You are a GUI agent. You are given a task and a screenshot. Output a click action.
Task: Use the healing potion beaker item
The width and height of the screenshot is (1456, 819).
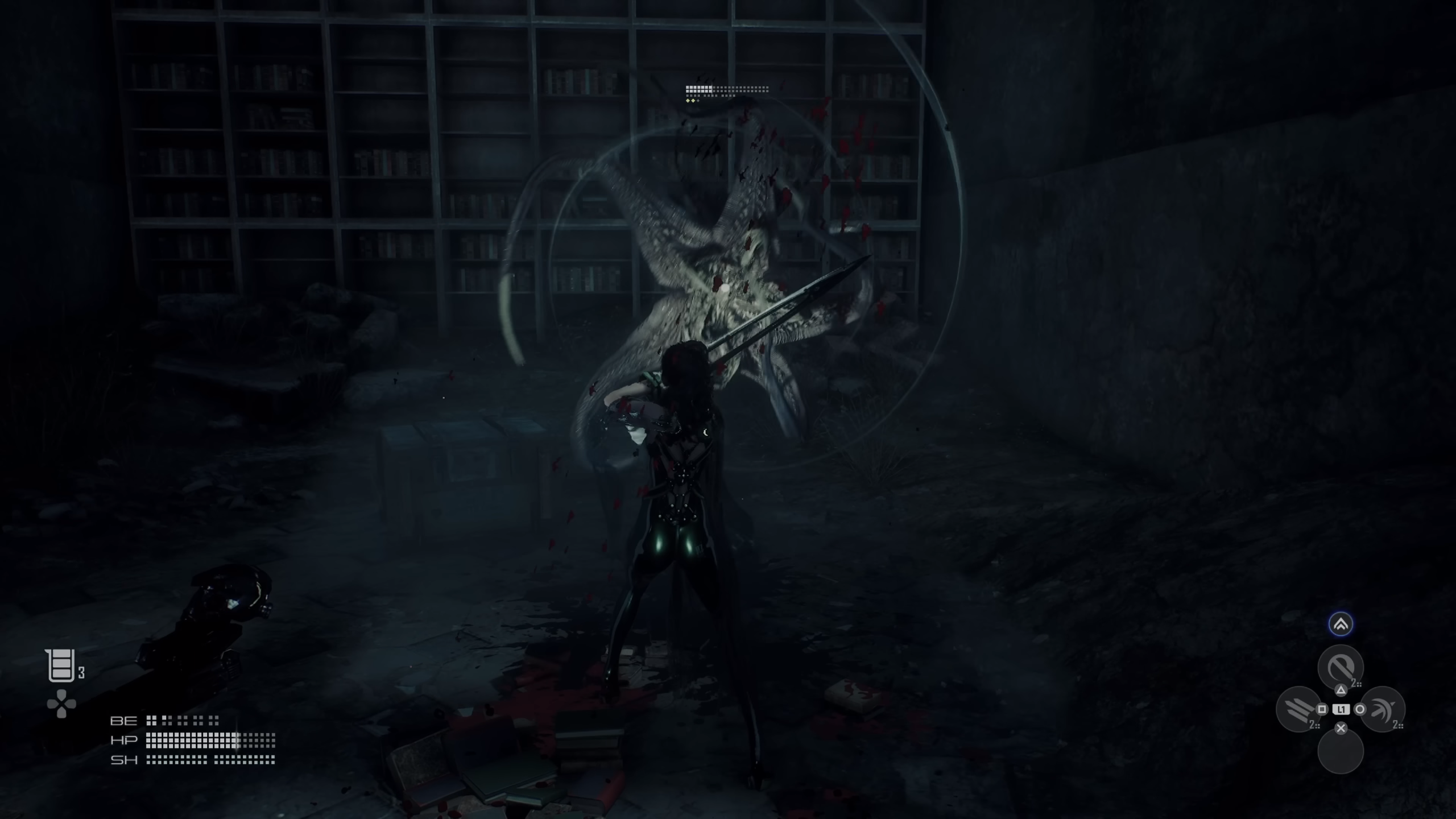pyautogui.click(x=61, y=665)
